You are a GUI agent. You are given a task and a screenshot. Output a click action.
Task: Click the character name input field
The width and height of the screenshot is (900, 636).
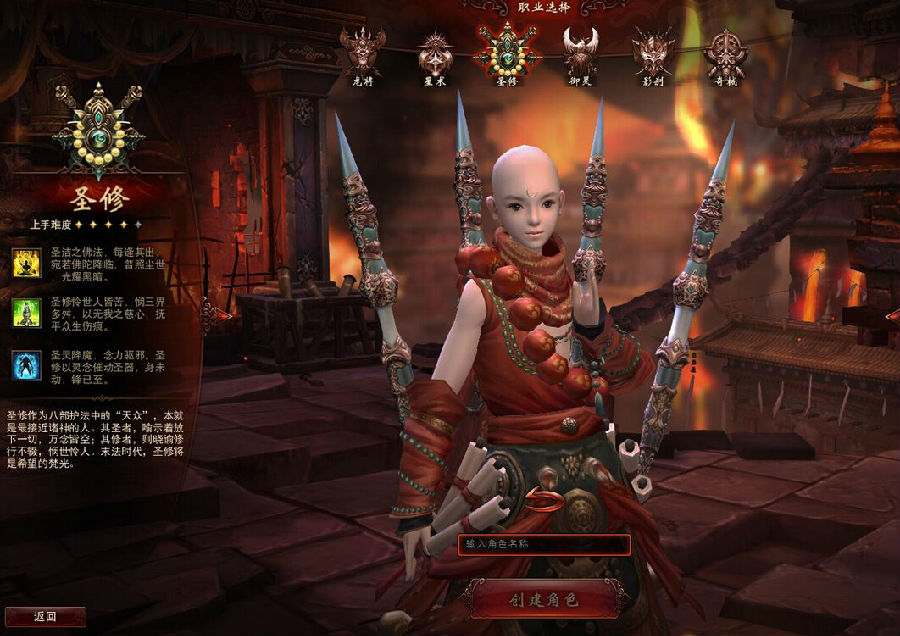coord(544,545)
